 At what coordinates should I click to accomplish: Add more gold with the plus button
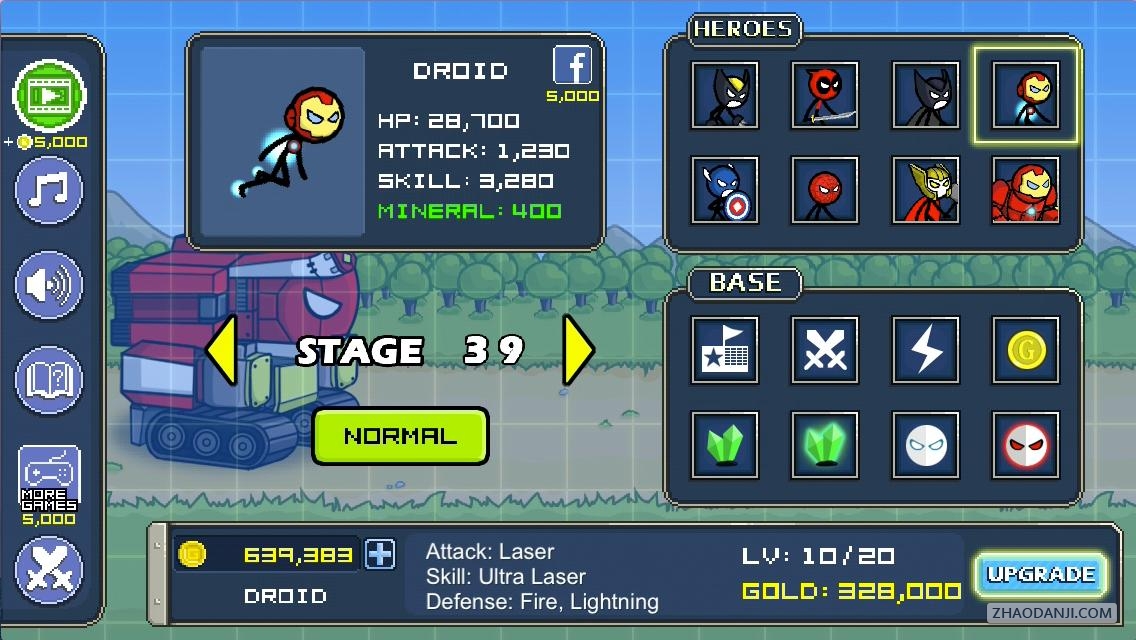[x=380, y=554]
